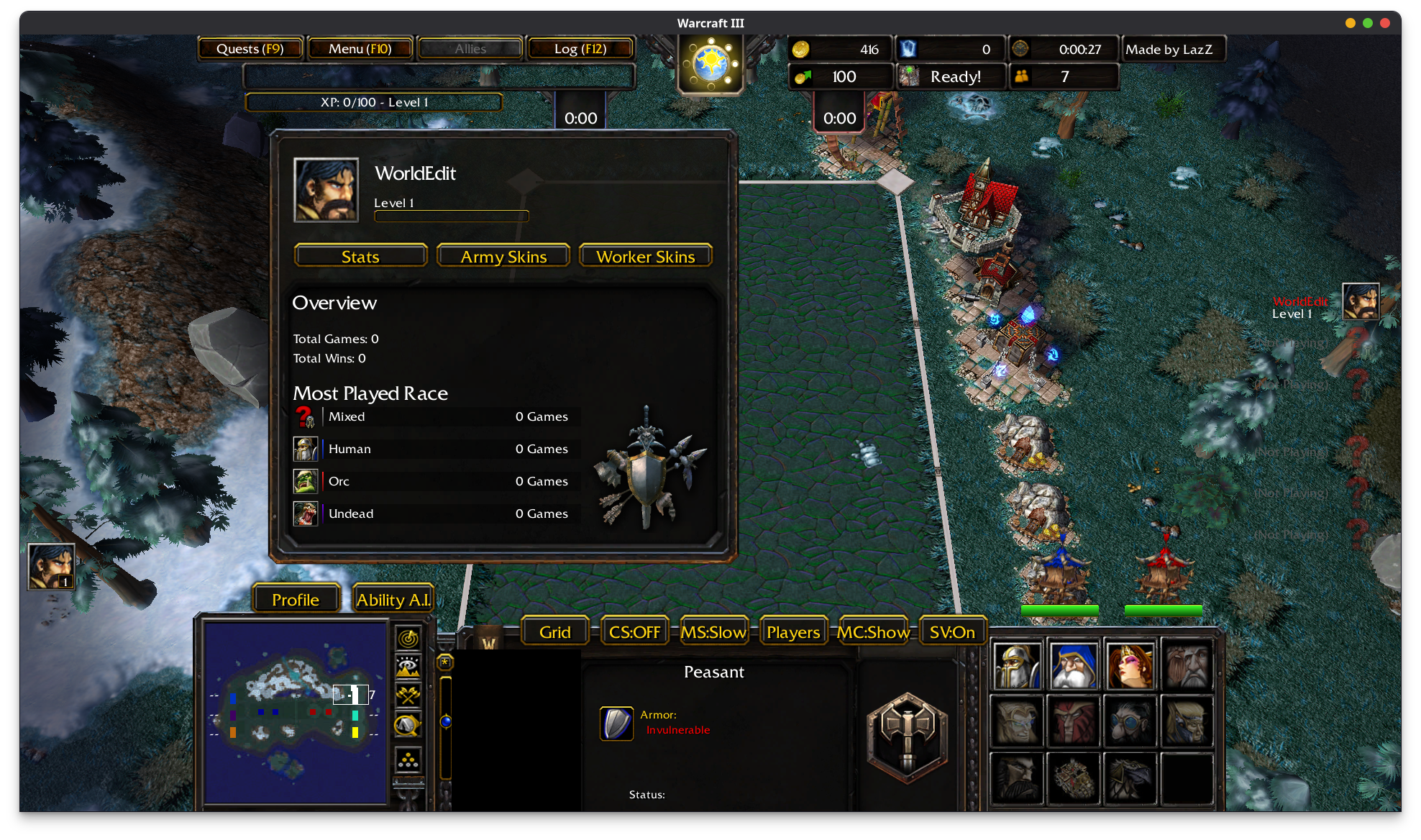This screenshot has width=1421, height=840.
Task: Open the Log (F12) panel
Action: [580, 49]
